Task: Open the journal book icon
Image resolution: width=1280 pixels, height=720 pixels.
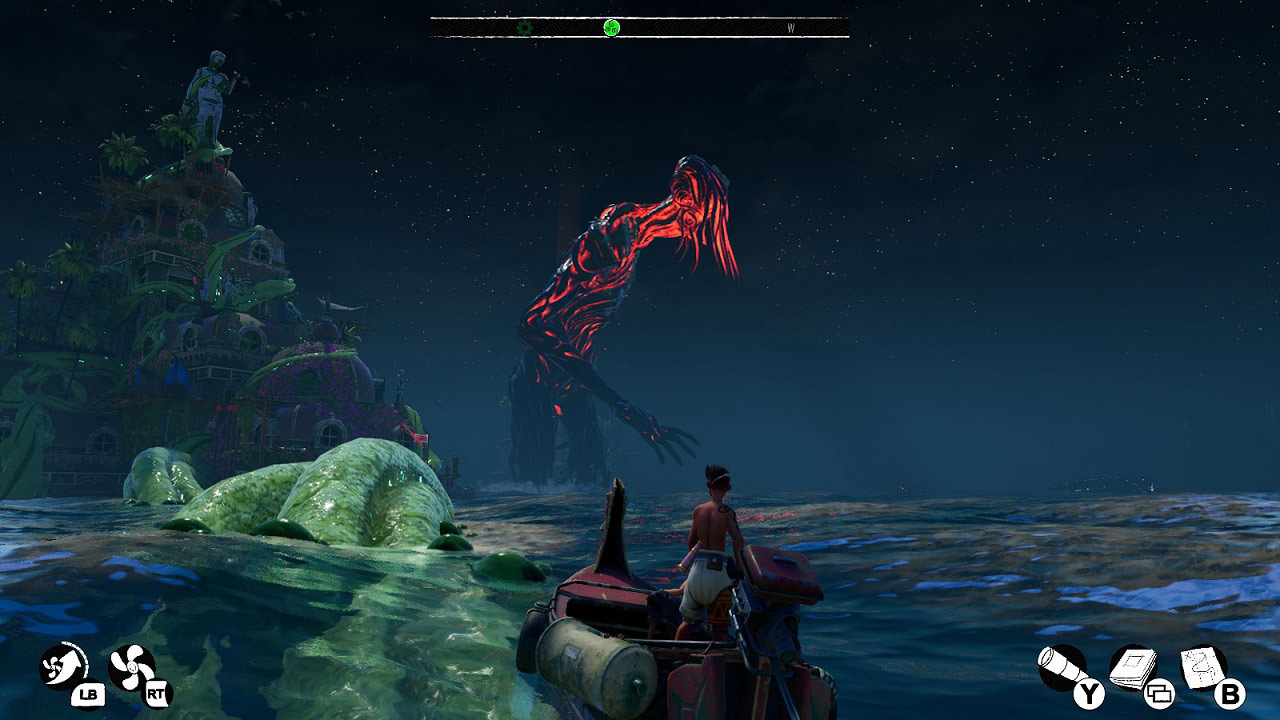Action: pos(1132,667)
